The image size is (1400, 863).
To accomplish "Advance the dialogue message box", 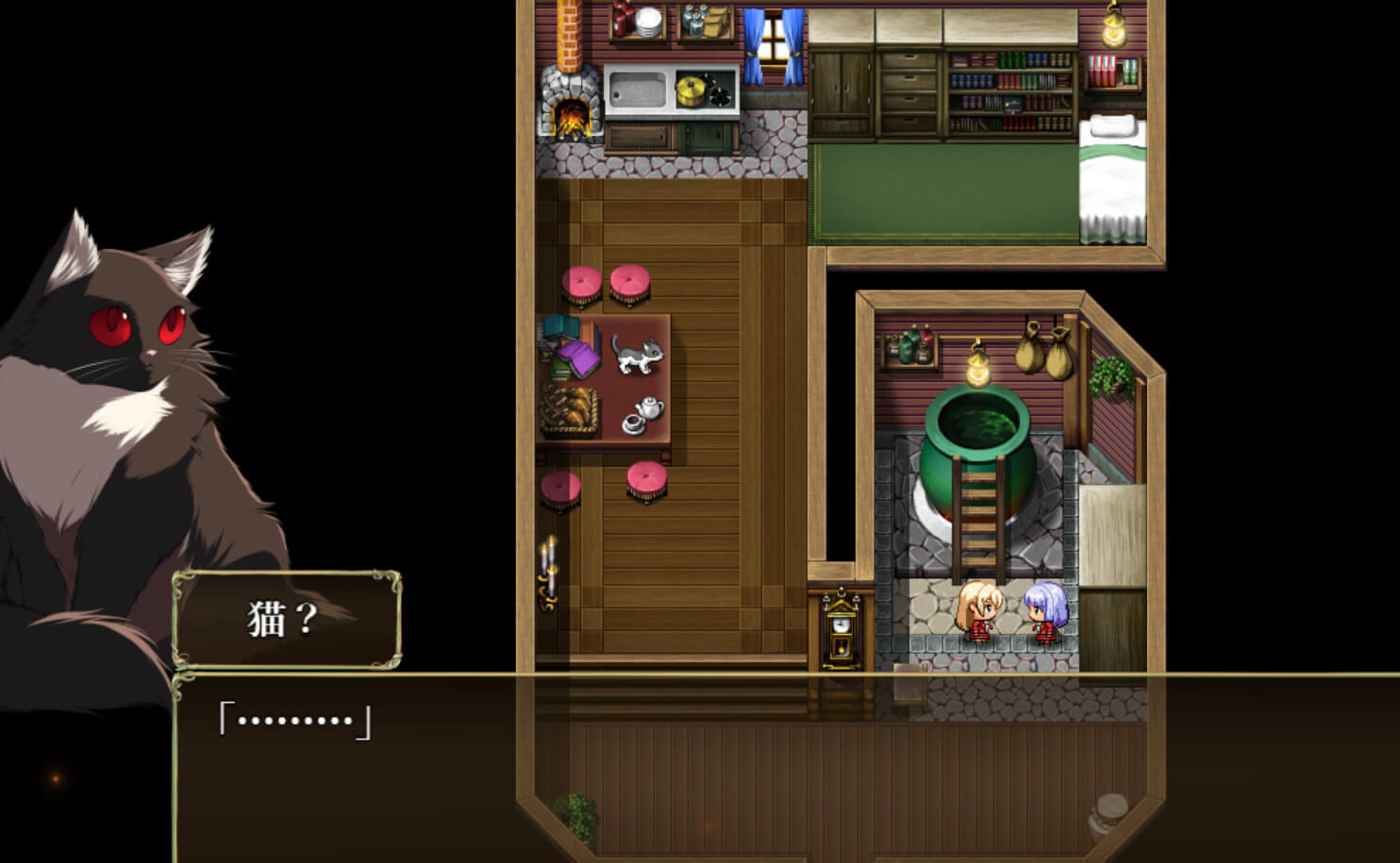I will (785, 766).
